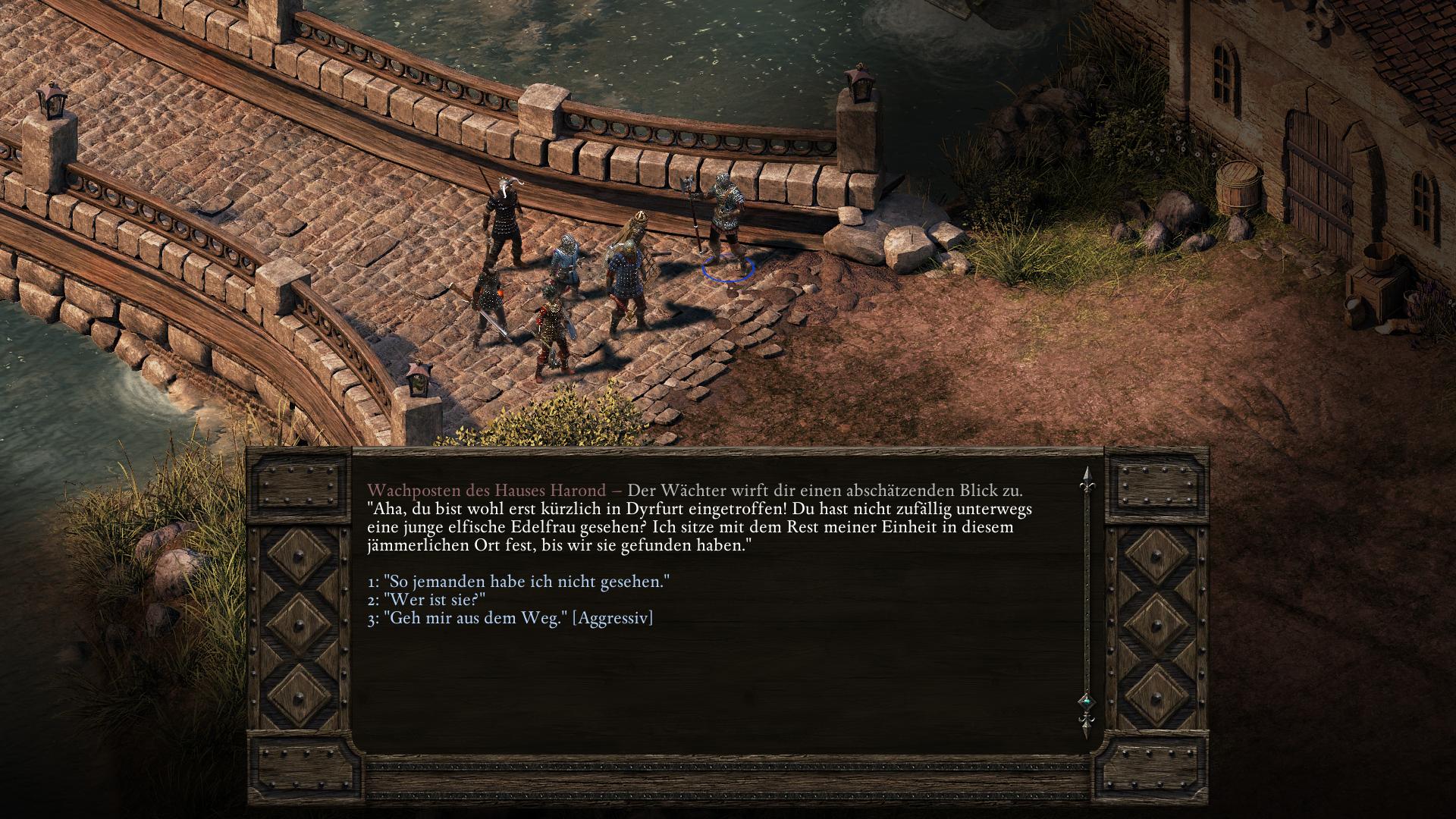1456x819 pixels.
Task: Select aggressive reply "Geh mir aus dem Weg."
Action: coord(510,618)
